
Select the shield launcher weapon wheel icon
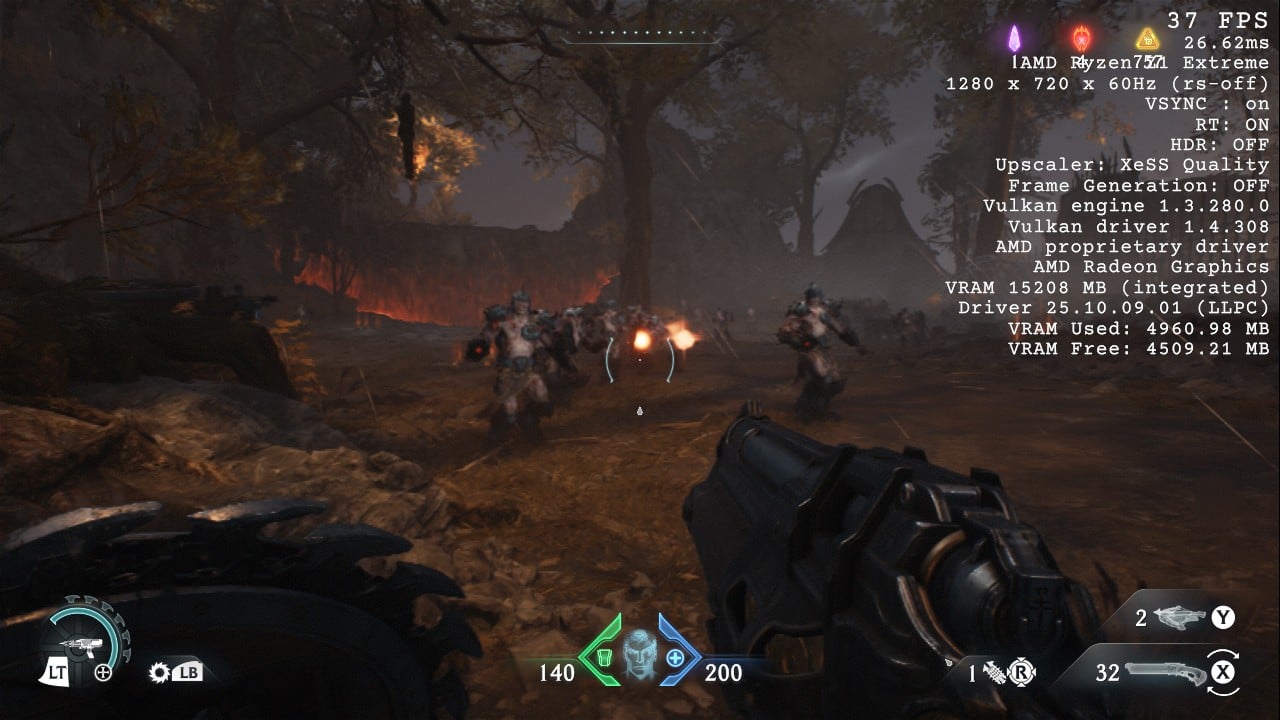[81, 645]
